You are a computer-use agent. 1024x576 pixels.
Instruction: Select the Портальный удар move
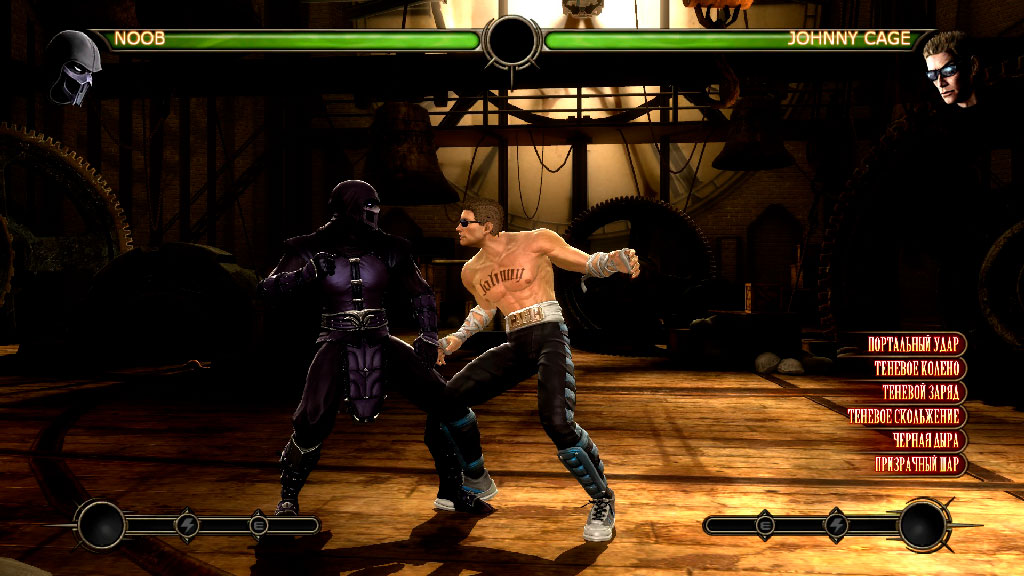(x=914, y=344)
